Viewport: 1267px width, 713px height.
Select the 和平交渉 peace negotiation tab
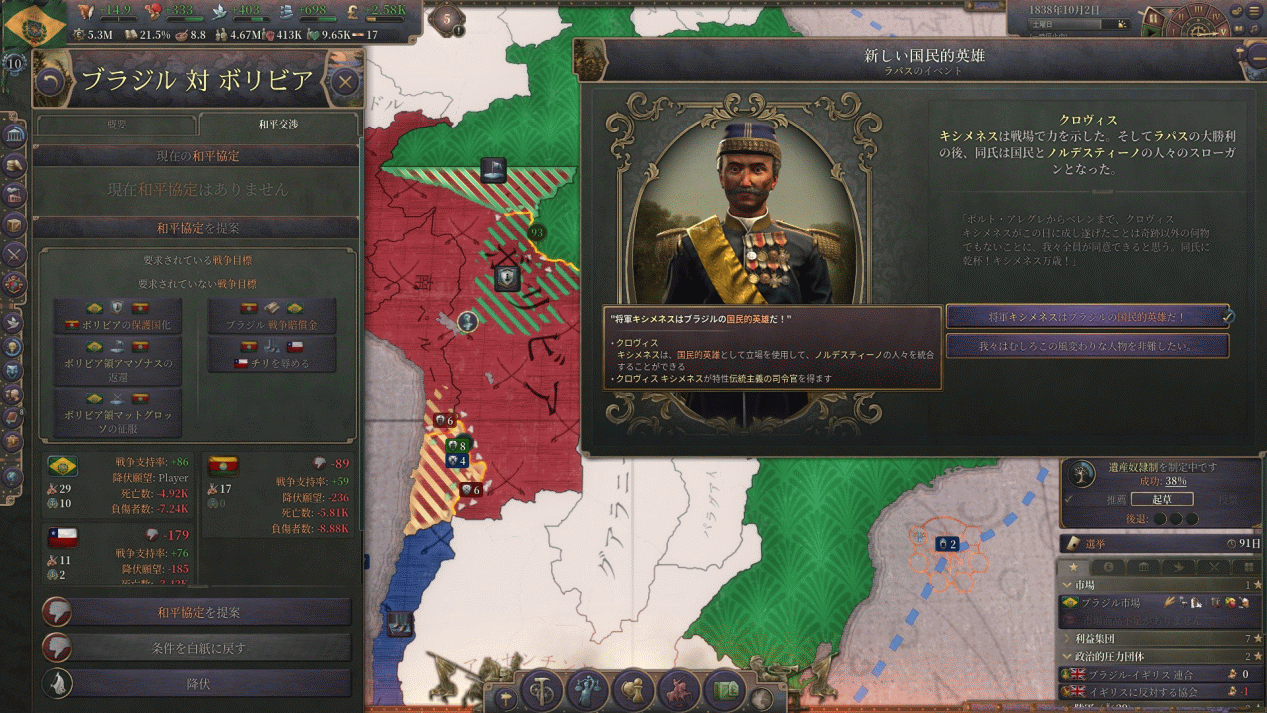coord(278,125)
